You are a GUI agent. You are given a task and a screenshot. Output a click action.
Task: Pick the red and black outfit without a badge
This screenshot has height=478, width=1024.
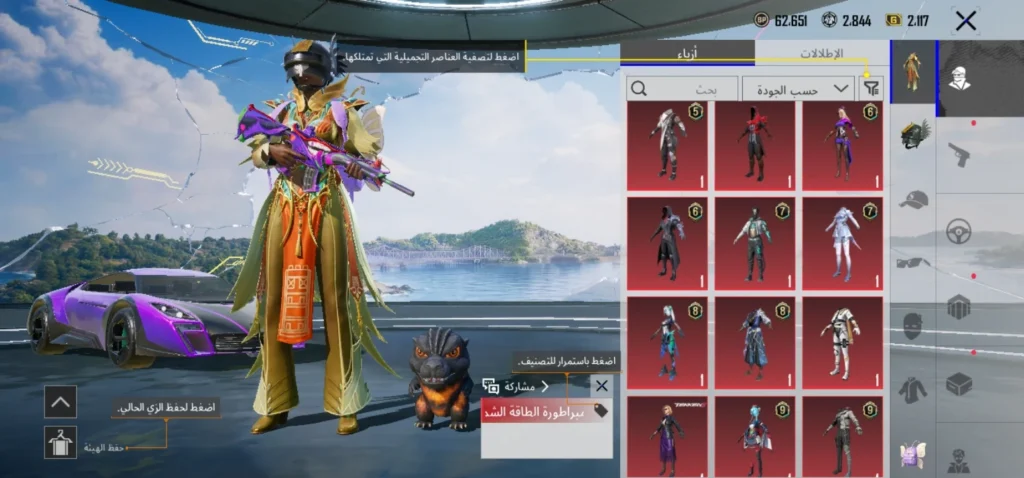[755, 145]
